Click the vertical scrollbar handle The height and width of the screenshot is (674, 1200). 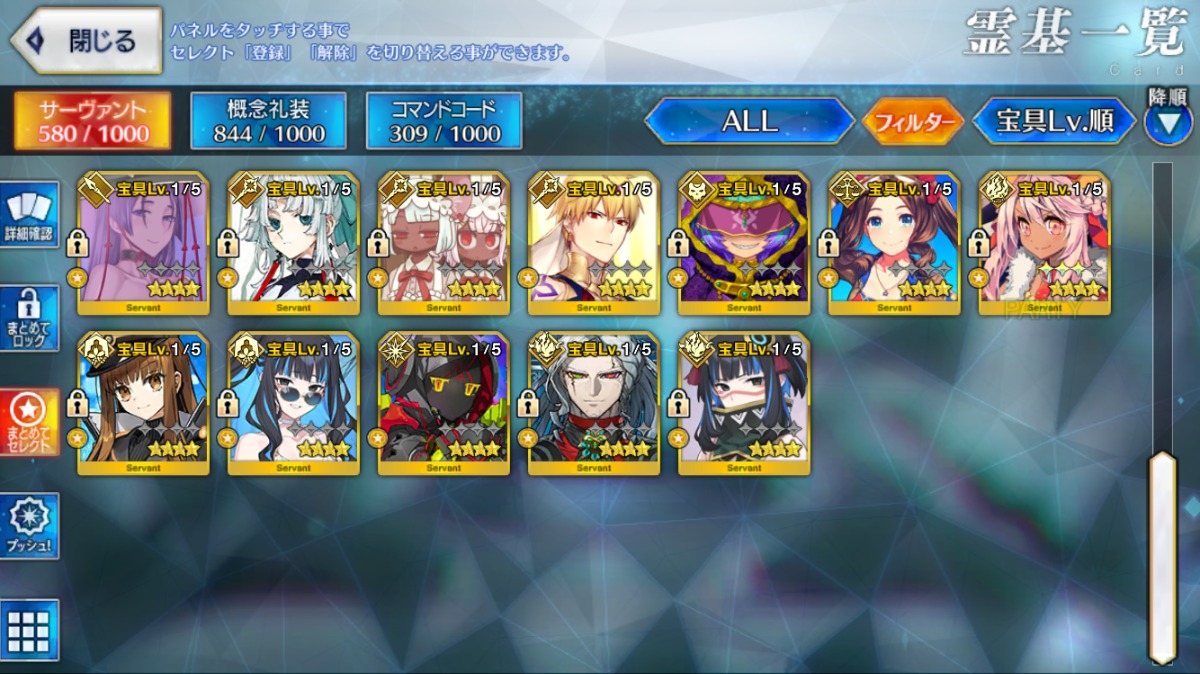tap(1162, 555)
